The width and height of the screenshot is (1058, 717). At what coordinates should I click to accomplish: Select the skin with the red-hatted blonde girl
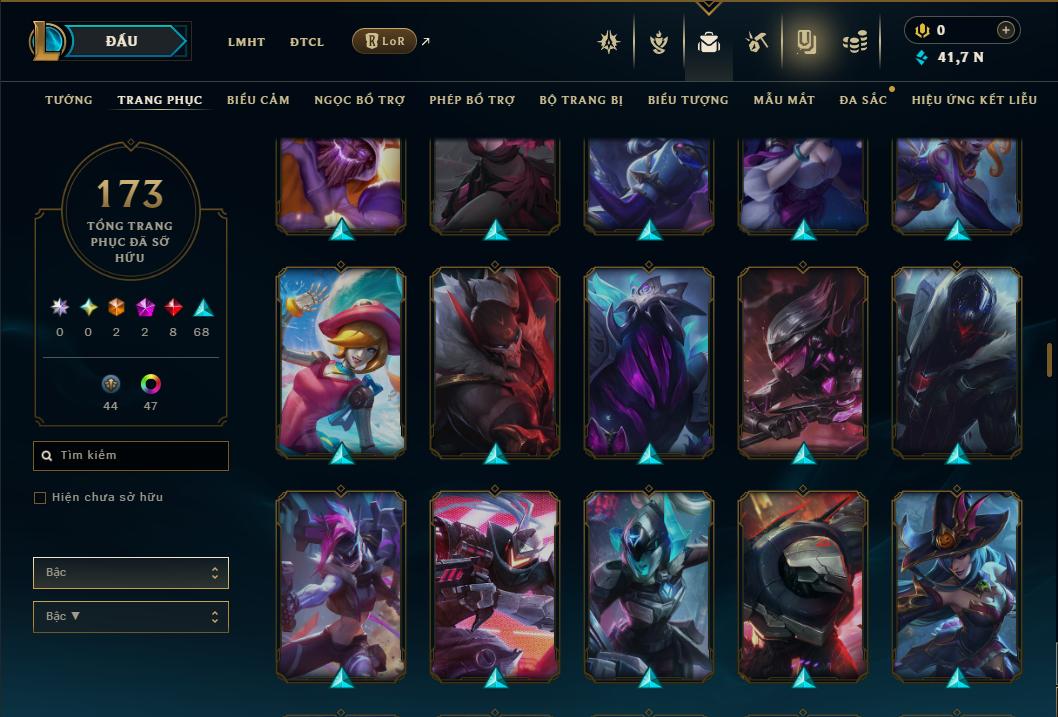click(x=341, y=360)
